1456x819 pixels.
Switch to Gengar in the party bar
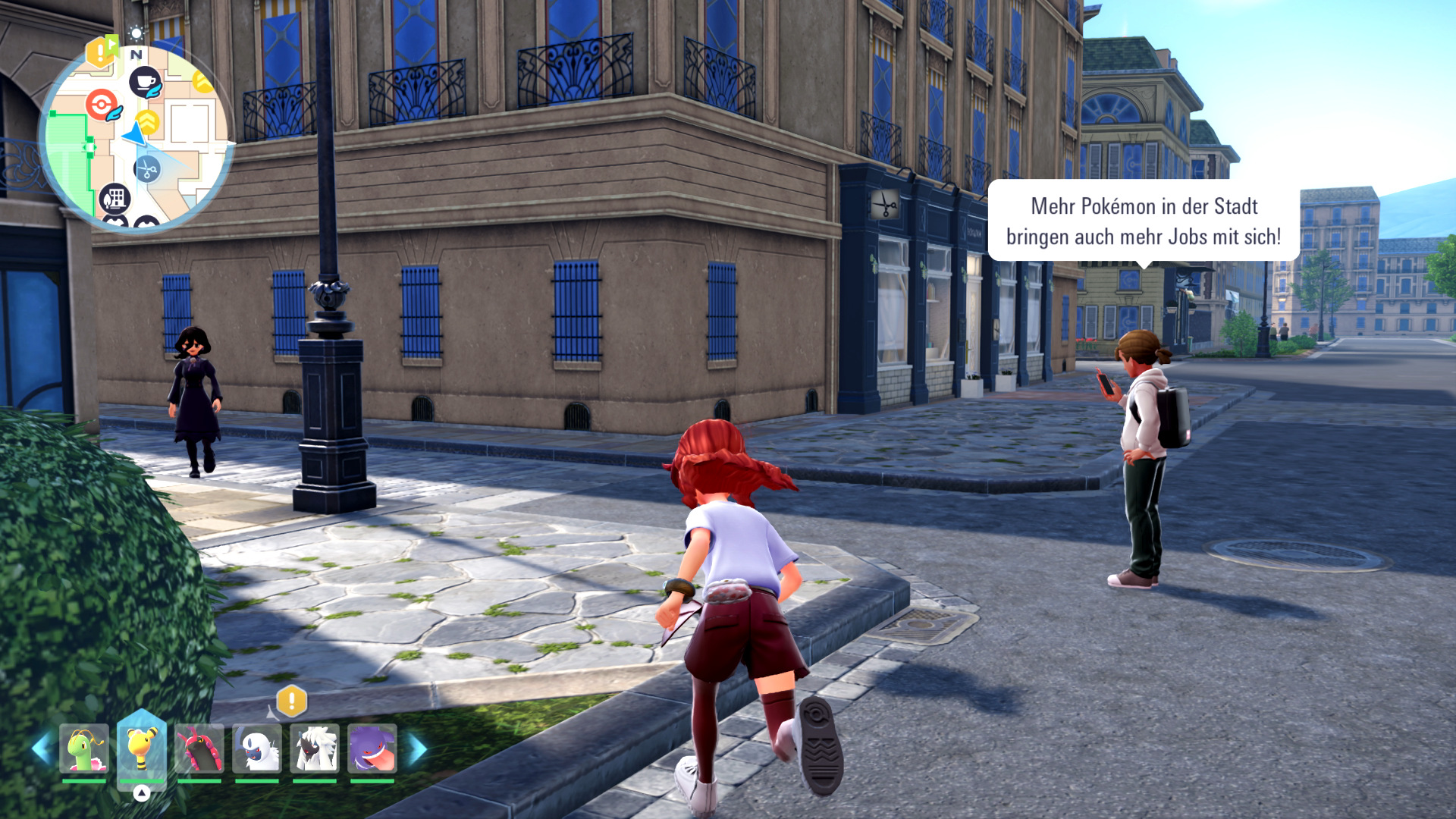(x=372, y=748)
